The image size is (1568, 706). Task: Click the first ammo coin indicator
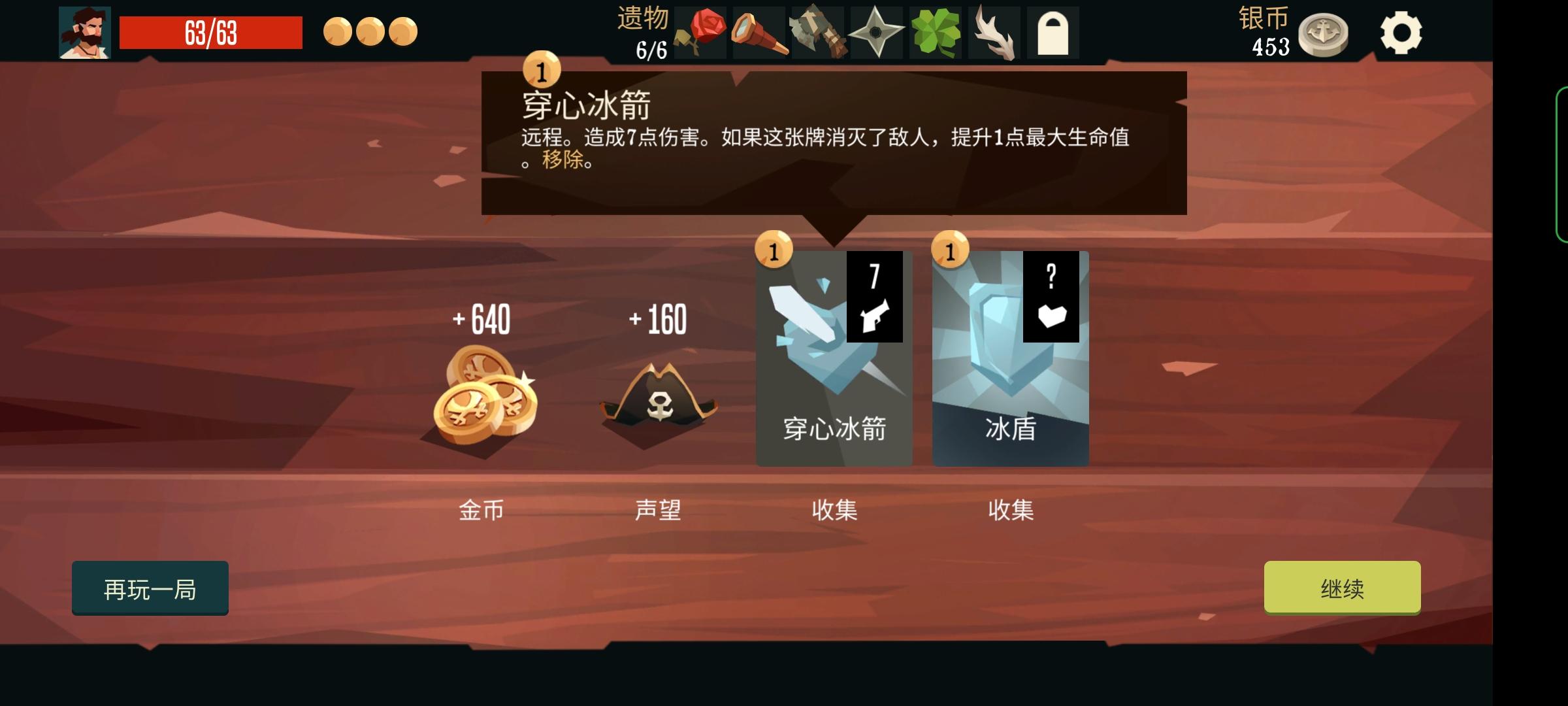[x=338, y=31]
